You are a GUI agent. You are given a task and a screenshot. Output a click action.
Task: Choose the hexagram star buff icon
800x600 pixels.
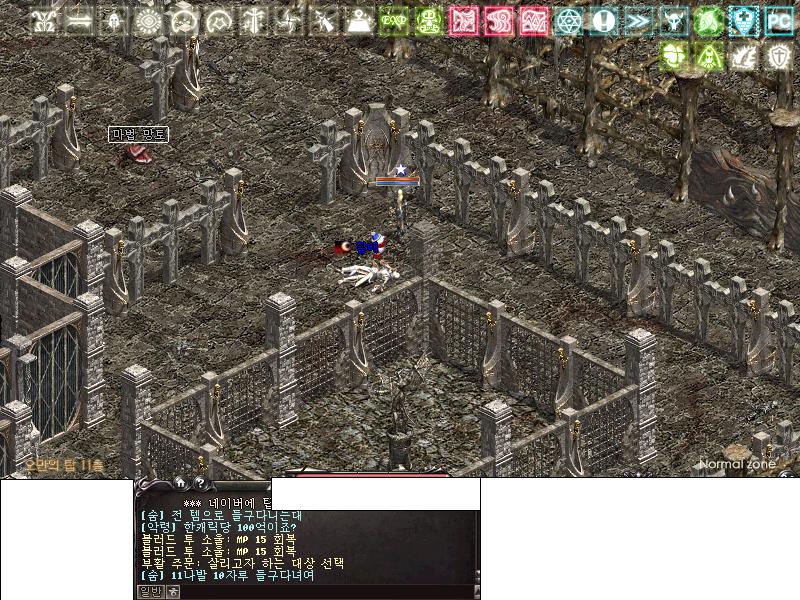pos(568,20)
